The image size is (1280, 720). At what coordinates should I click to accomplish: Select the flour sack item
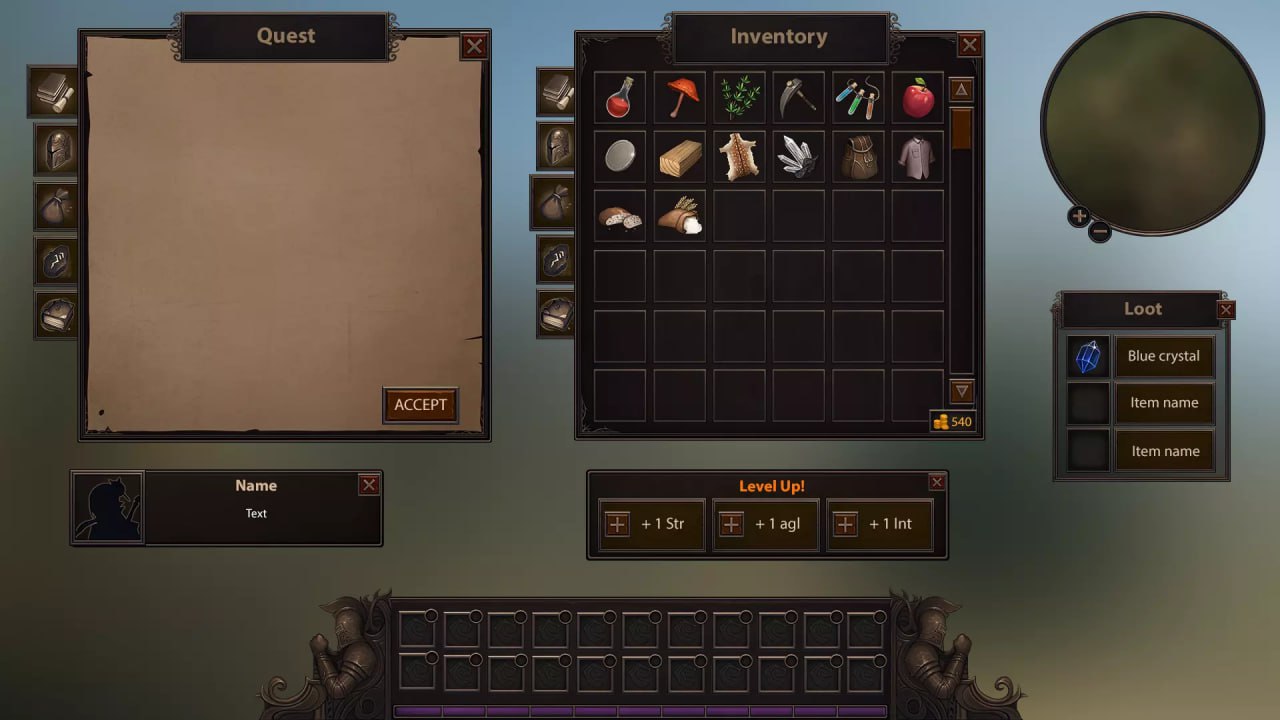[679, 216]
